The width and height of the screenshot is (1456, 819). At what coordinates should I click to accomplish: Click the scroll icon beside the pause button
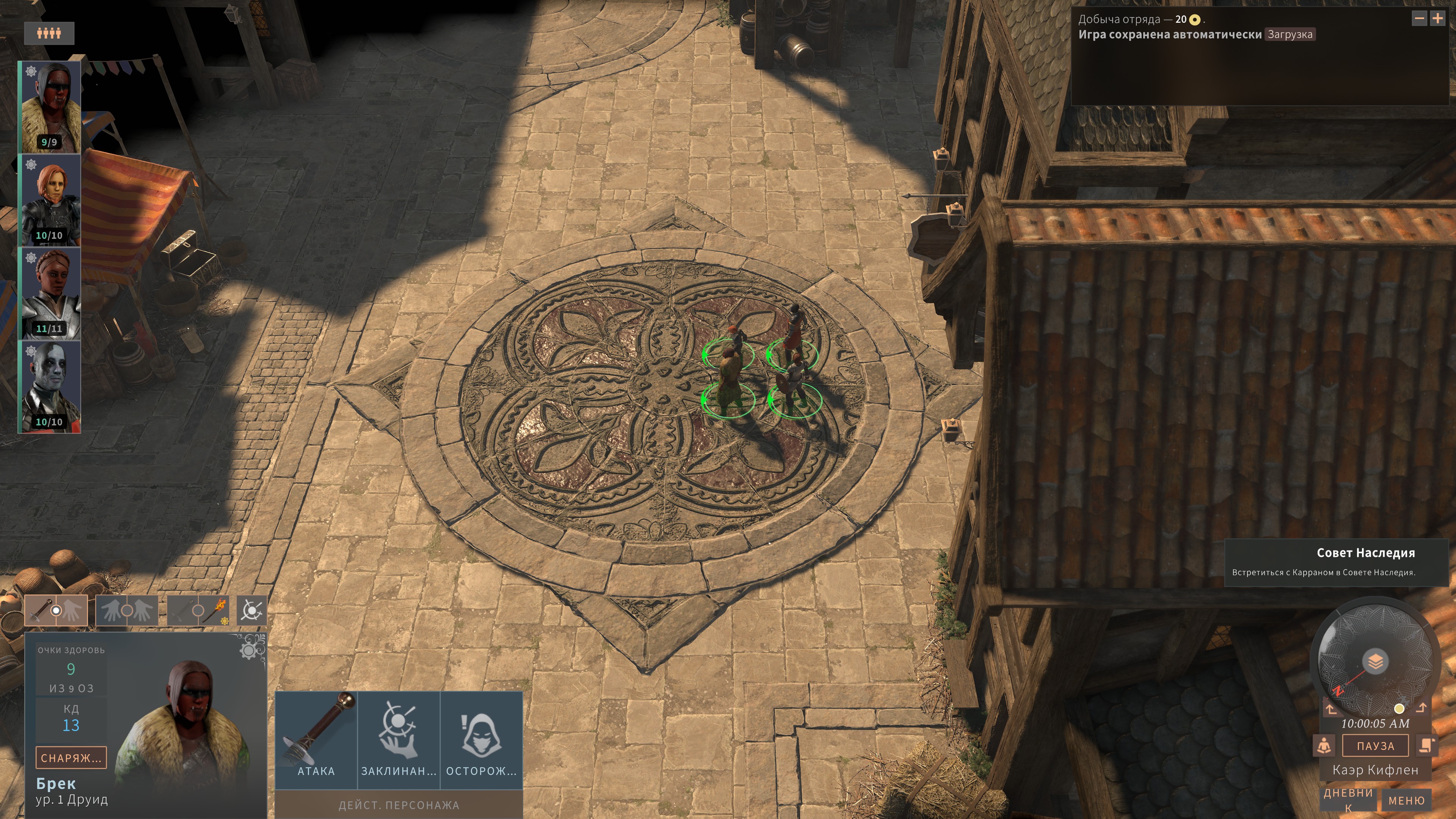1426,745
